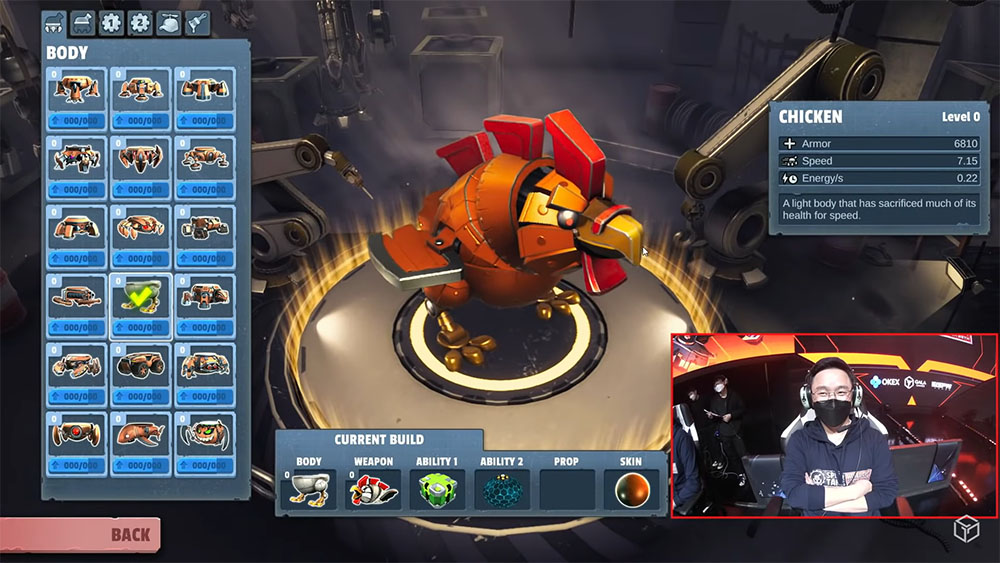The height and width of the screenshot is (563, 1000).
Task: Go back with the BACK button
Action: pyautogui.click(x=80, y=534)
